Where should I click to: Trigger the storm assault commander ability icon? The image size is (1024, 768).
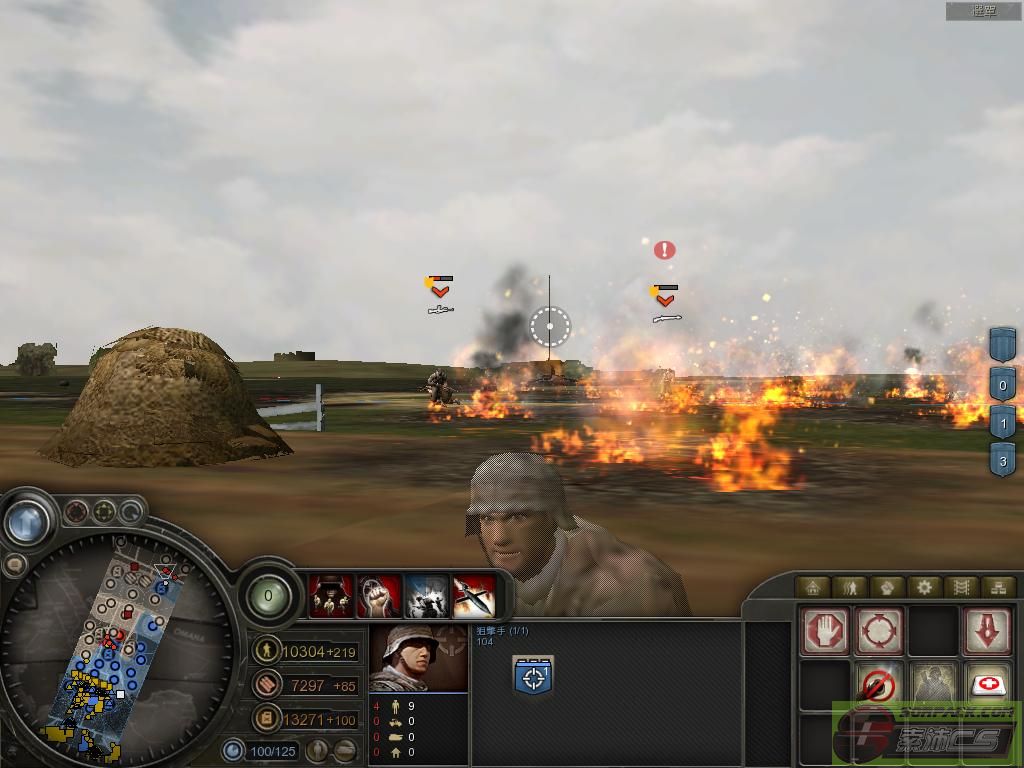click(x=427, y=596)
